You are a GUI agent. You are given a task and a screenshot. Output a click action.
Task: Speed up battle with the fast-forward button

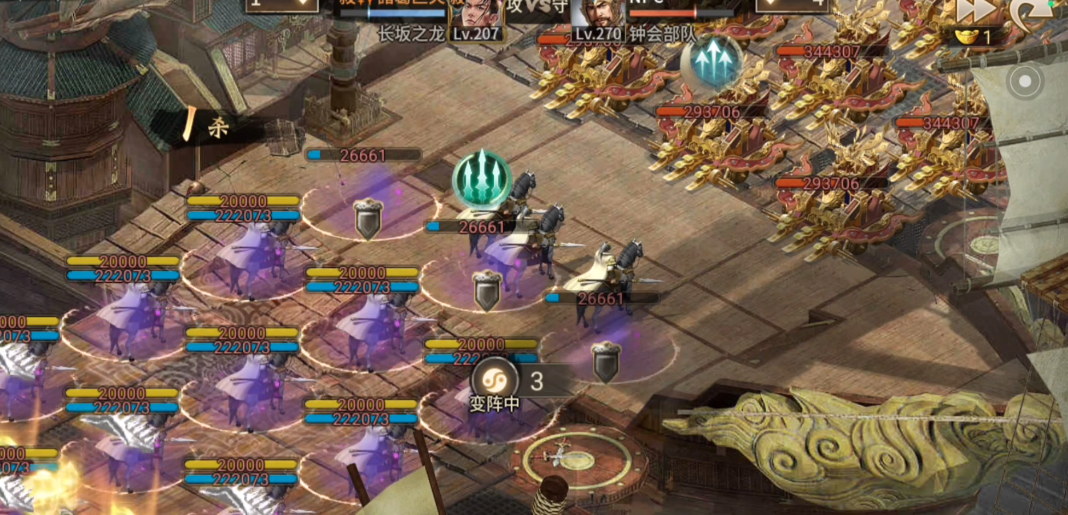[x=974, y=10]
